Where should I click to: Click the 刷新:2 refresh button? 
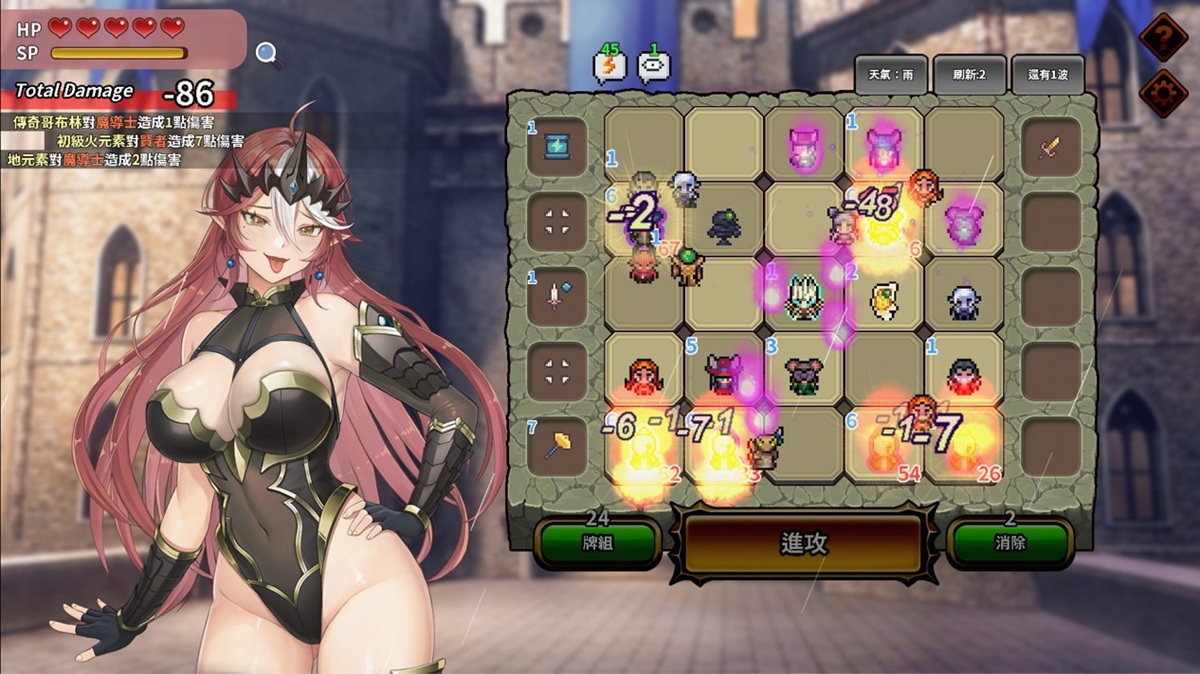coord(970,75)
